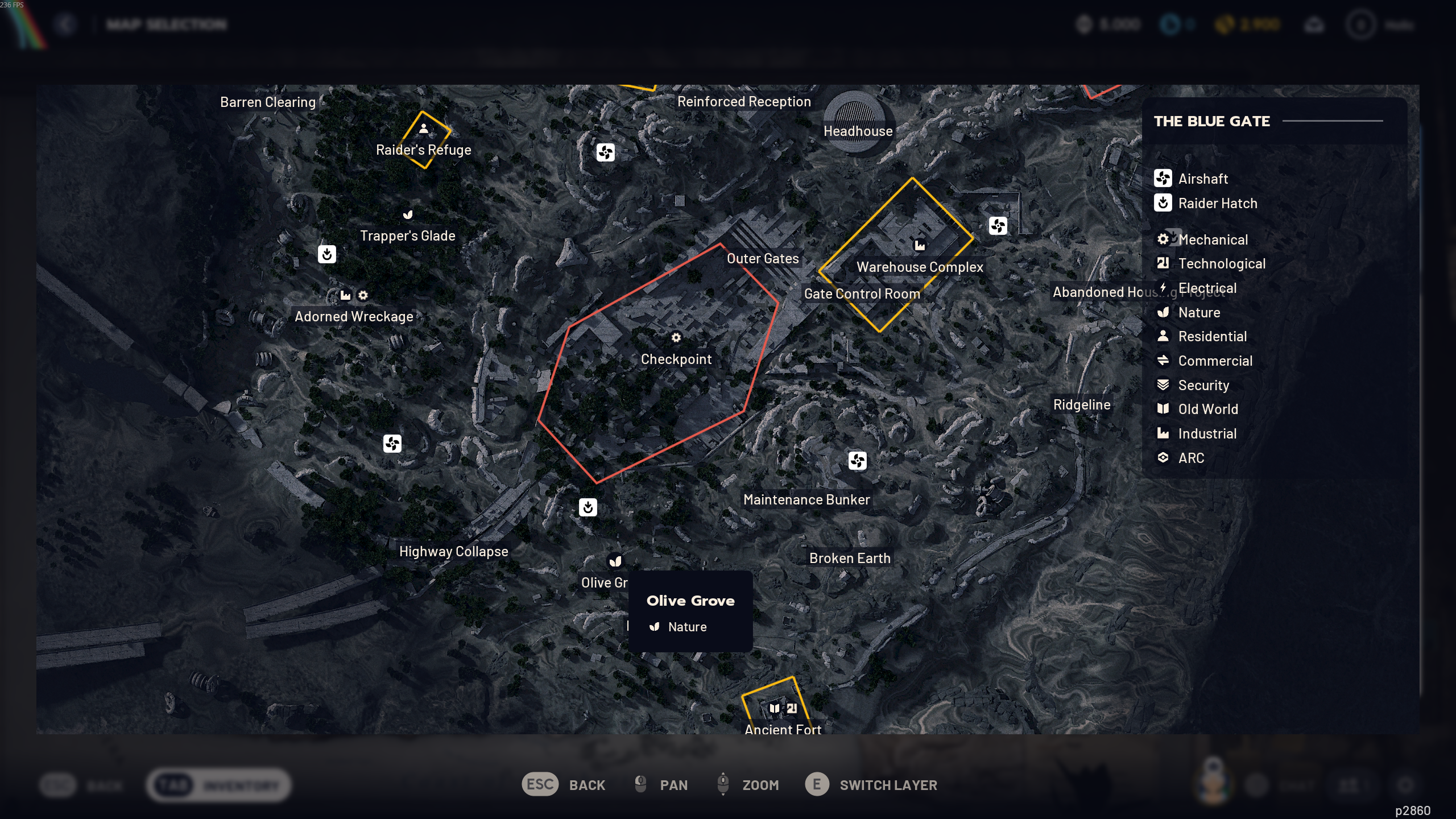
Task: Click the Raider Hatch icon below Checkpoint
Action: coord(589,508)
